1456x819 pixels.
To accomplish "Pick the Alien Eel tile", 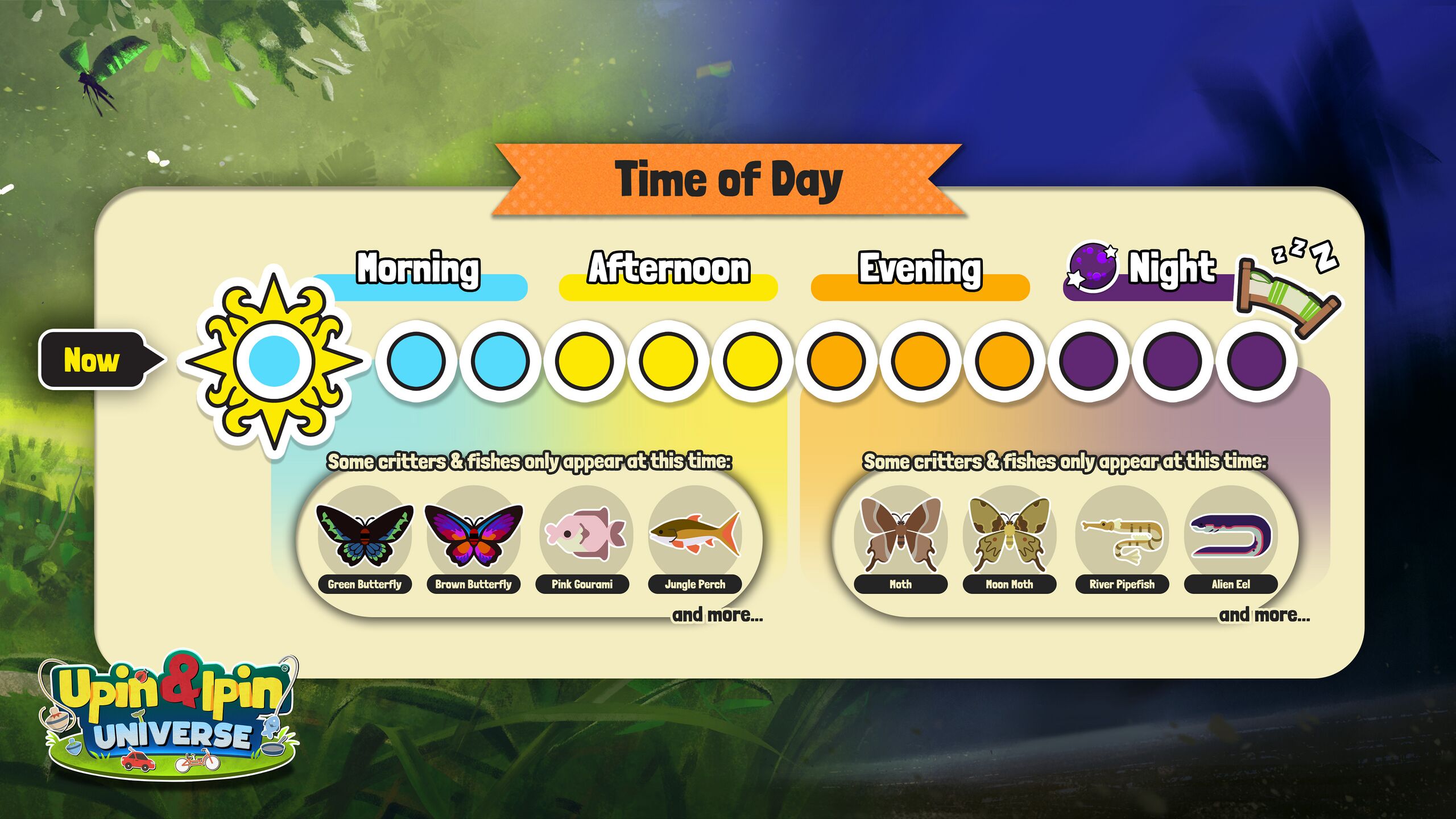I will pyautogui.click(x=1231, y=537).
